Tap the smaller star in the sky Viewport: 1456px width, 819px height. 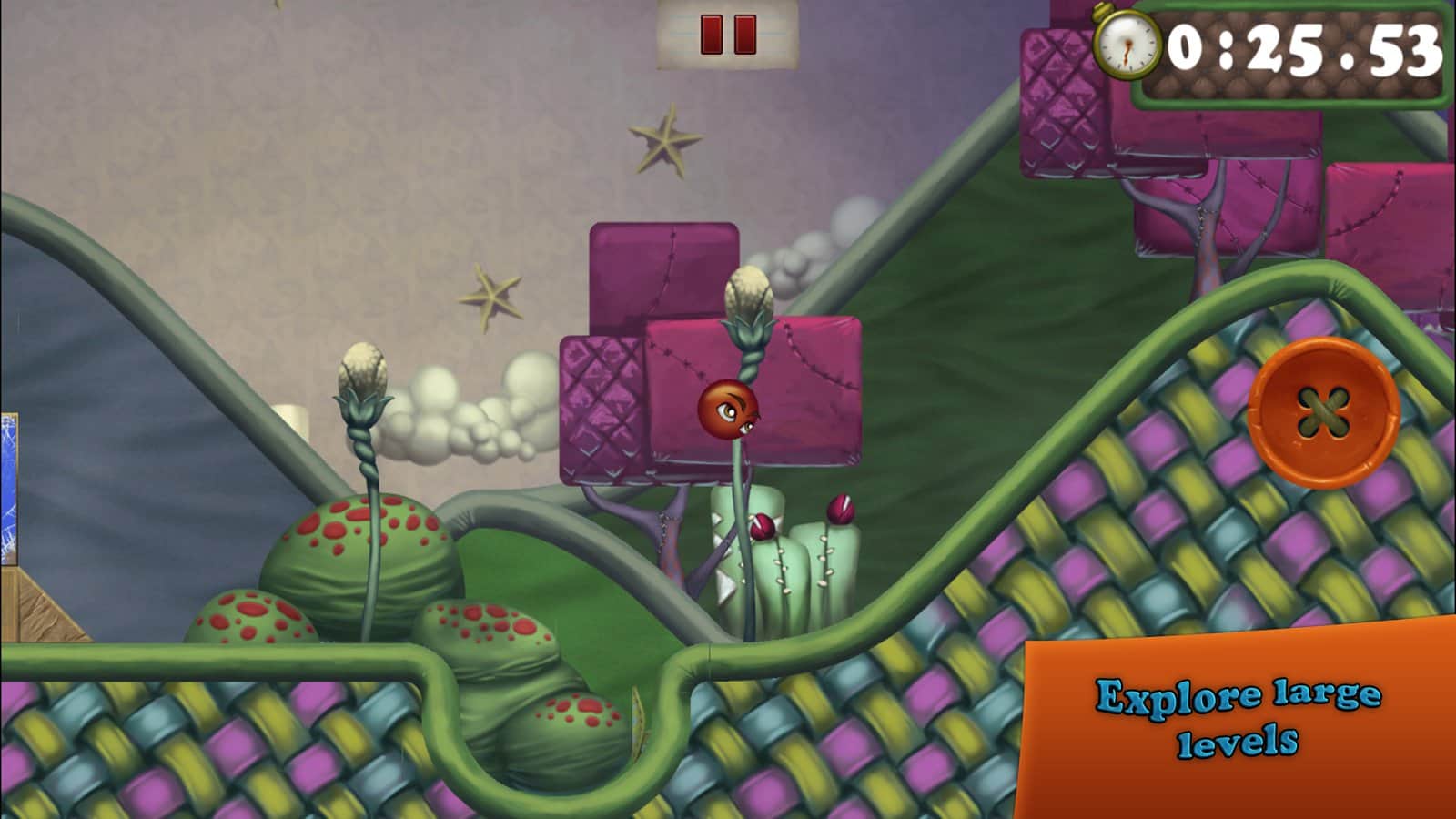tap(491, 298)
